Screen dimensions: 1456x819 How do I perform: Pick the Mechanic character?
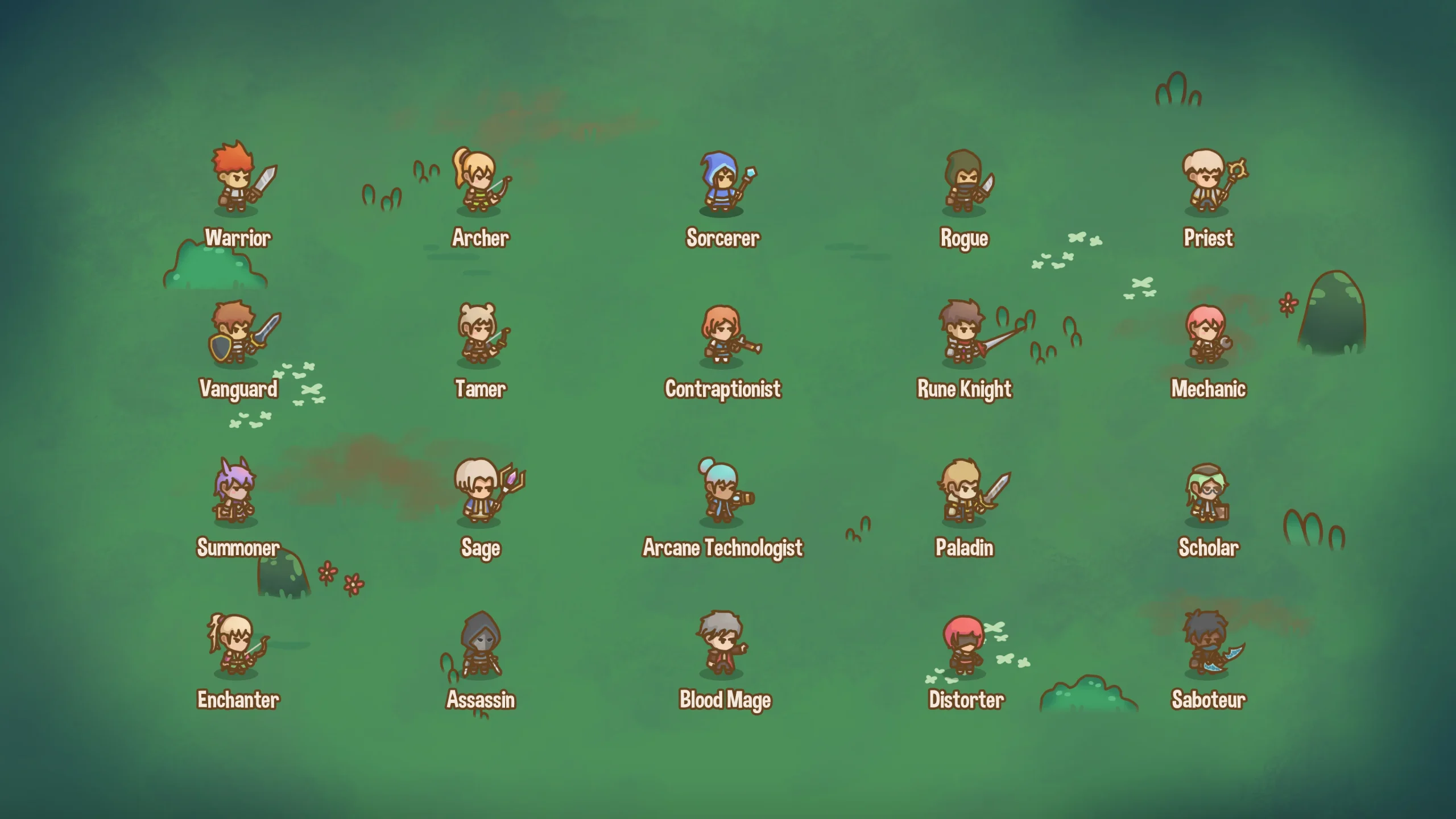coord(1207,334)
